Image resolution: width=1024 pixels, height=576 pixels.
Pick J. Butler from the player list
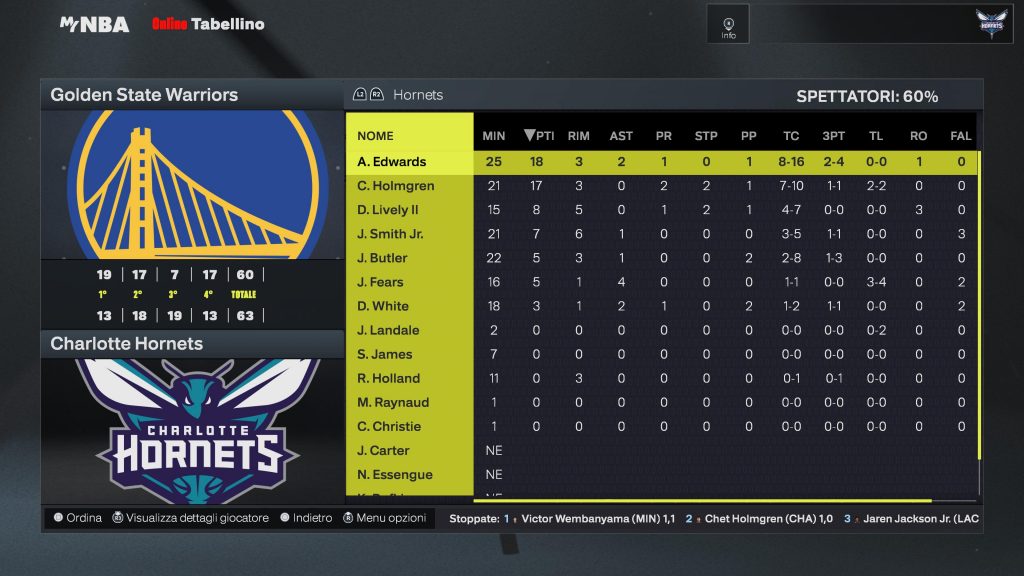tap(383, 258)
